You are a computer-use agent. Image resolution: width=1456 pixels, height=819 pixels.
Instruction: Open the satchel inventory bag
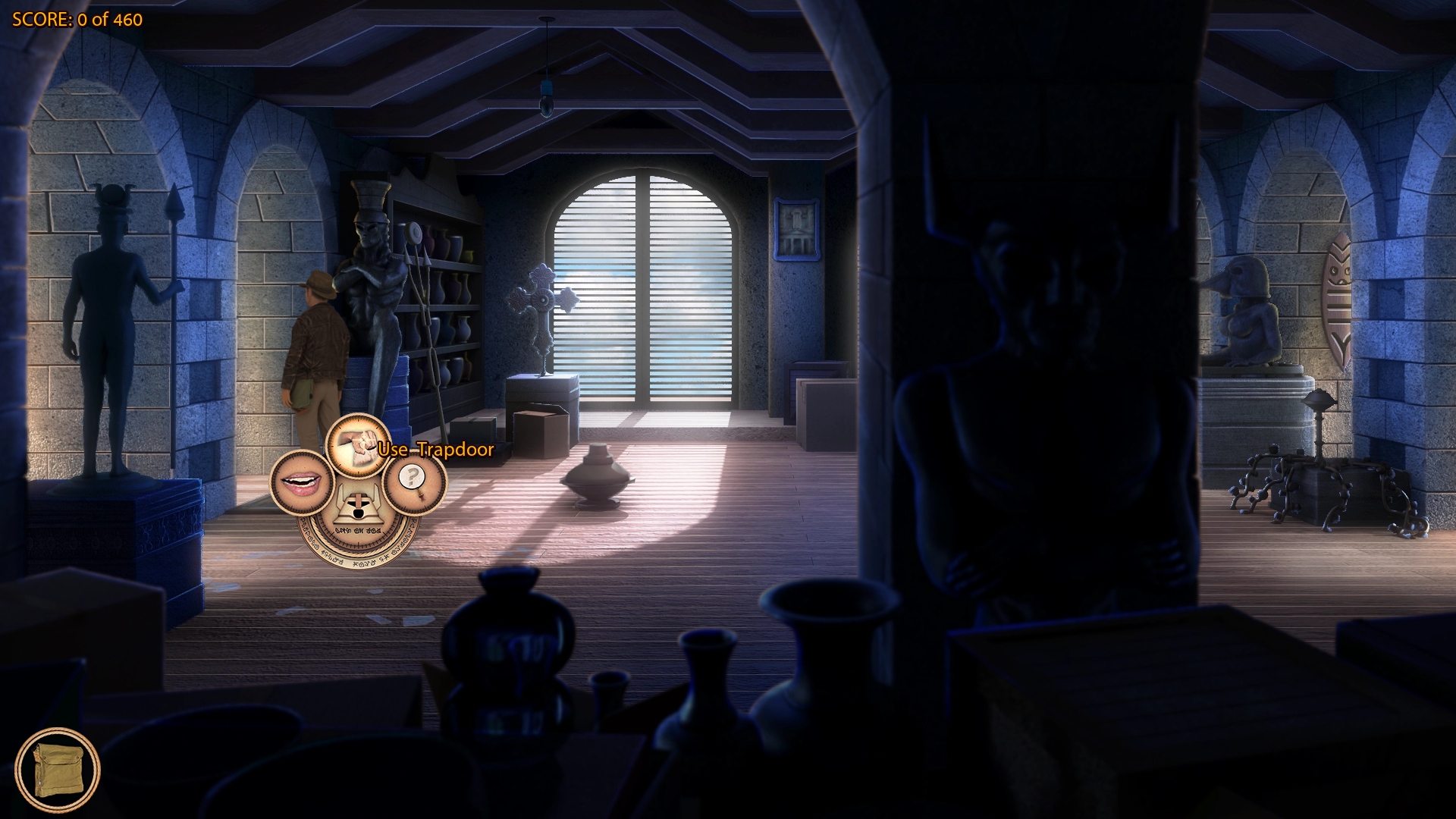(58, 770)
